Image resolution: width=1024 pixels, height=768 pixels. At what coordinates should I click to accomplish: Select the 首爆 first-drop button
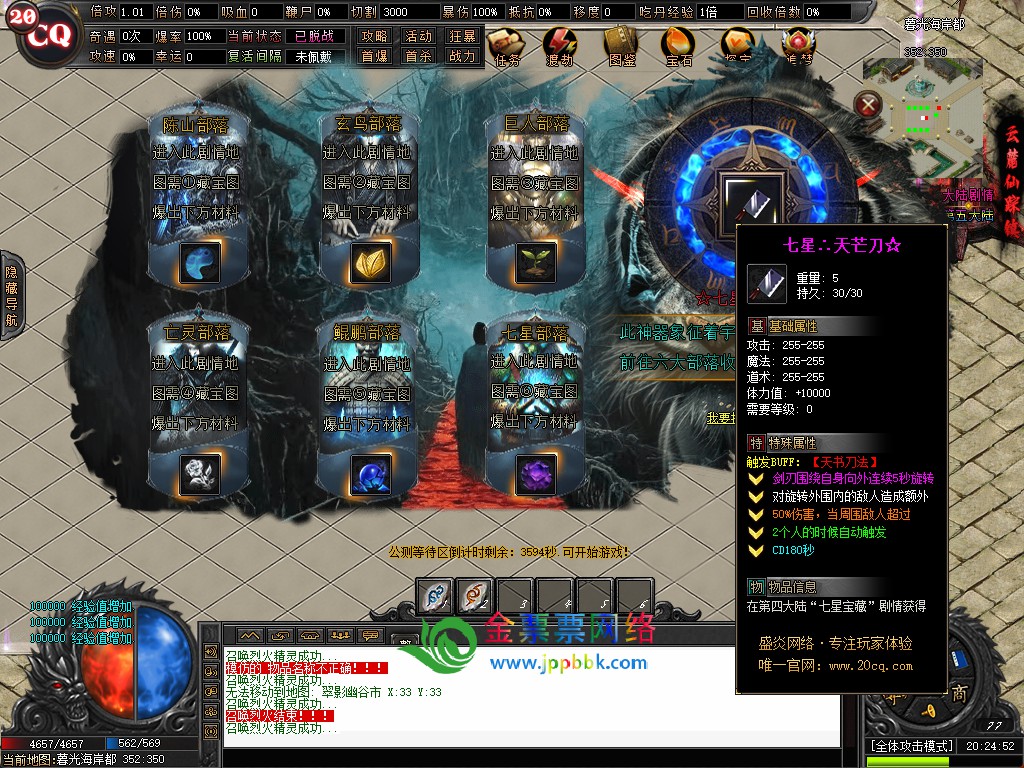coord(375,57)
